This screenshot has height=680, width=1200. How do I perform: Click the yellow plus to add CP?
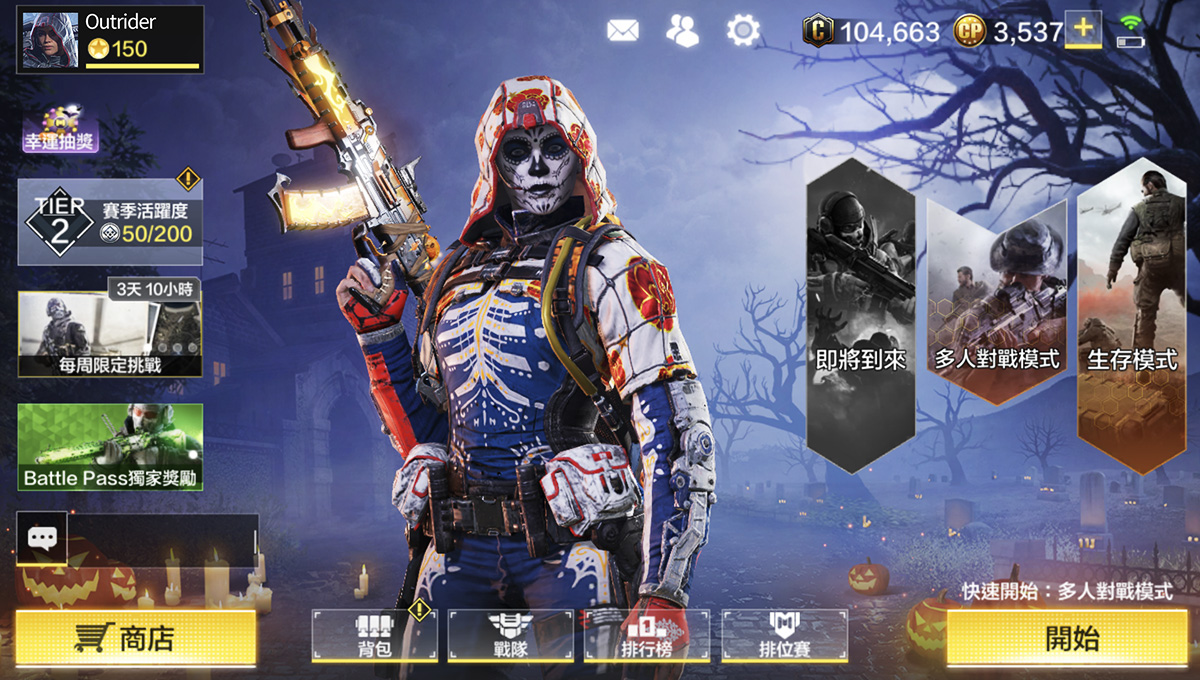pos(1082,30)
